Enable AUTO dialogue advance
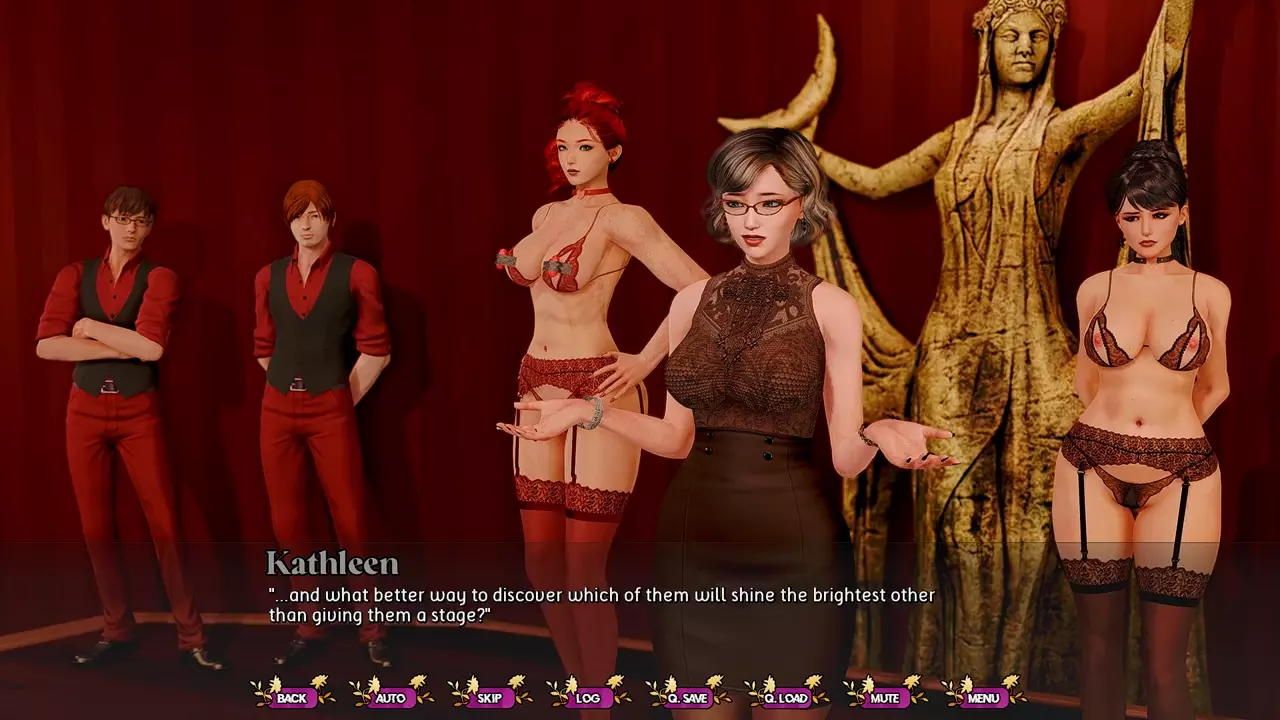 [391, 697]
